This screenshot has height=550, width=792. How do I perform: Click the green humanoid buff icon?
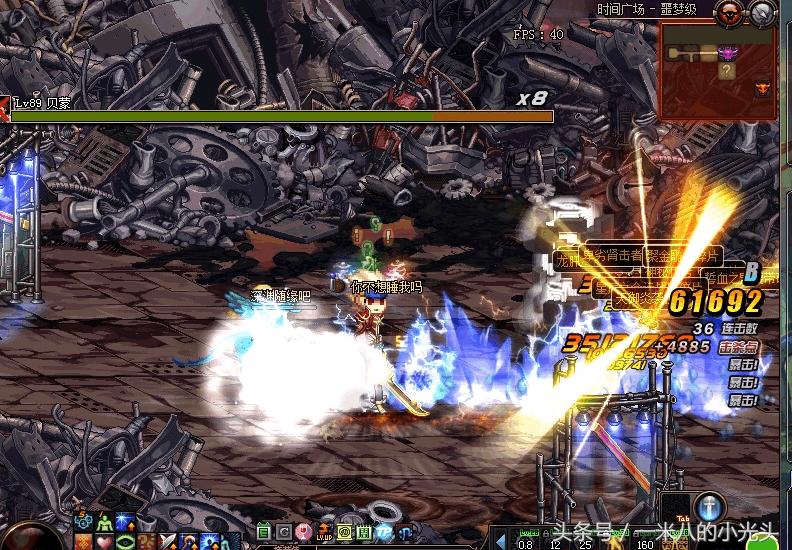pyautogui.click(x=104, y=522)
